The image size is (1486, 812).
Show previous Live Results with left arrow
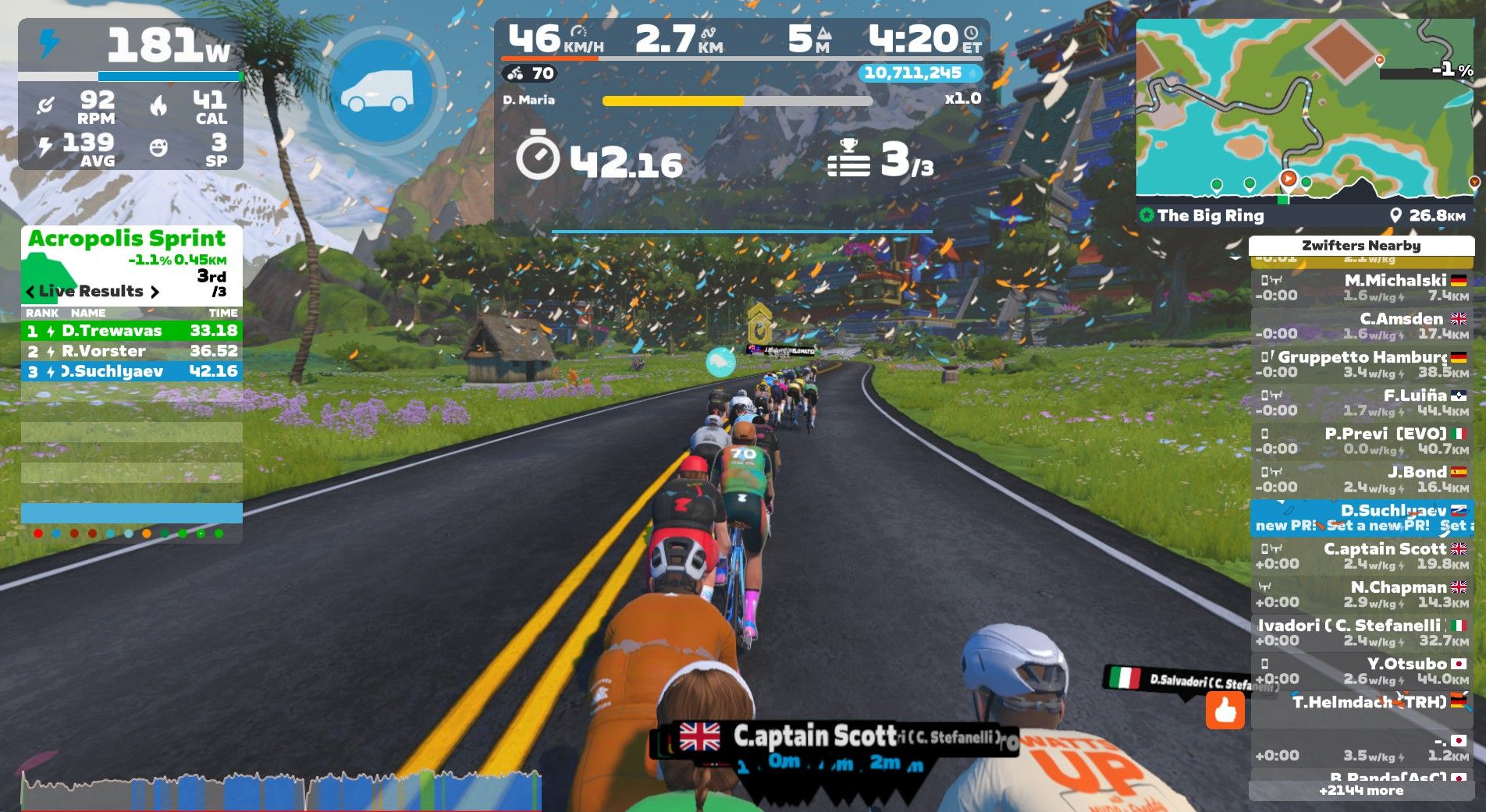coord(30,292)
